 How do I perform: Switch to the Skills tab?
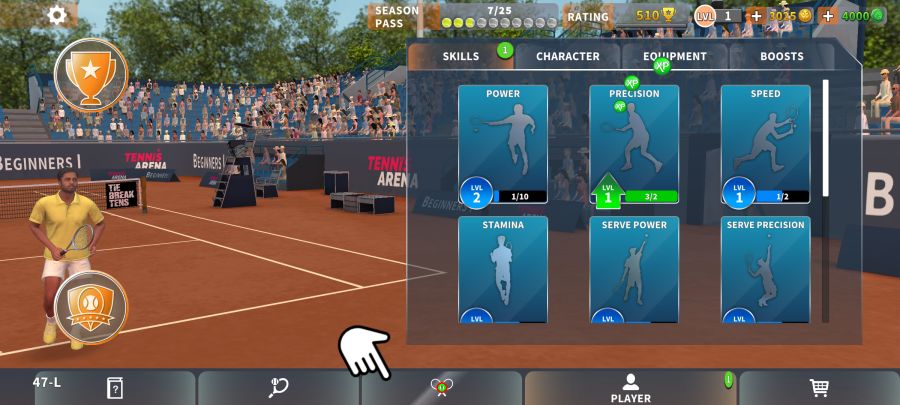coord(461,56)
